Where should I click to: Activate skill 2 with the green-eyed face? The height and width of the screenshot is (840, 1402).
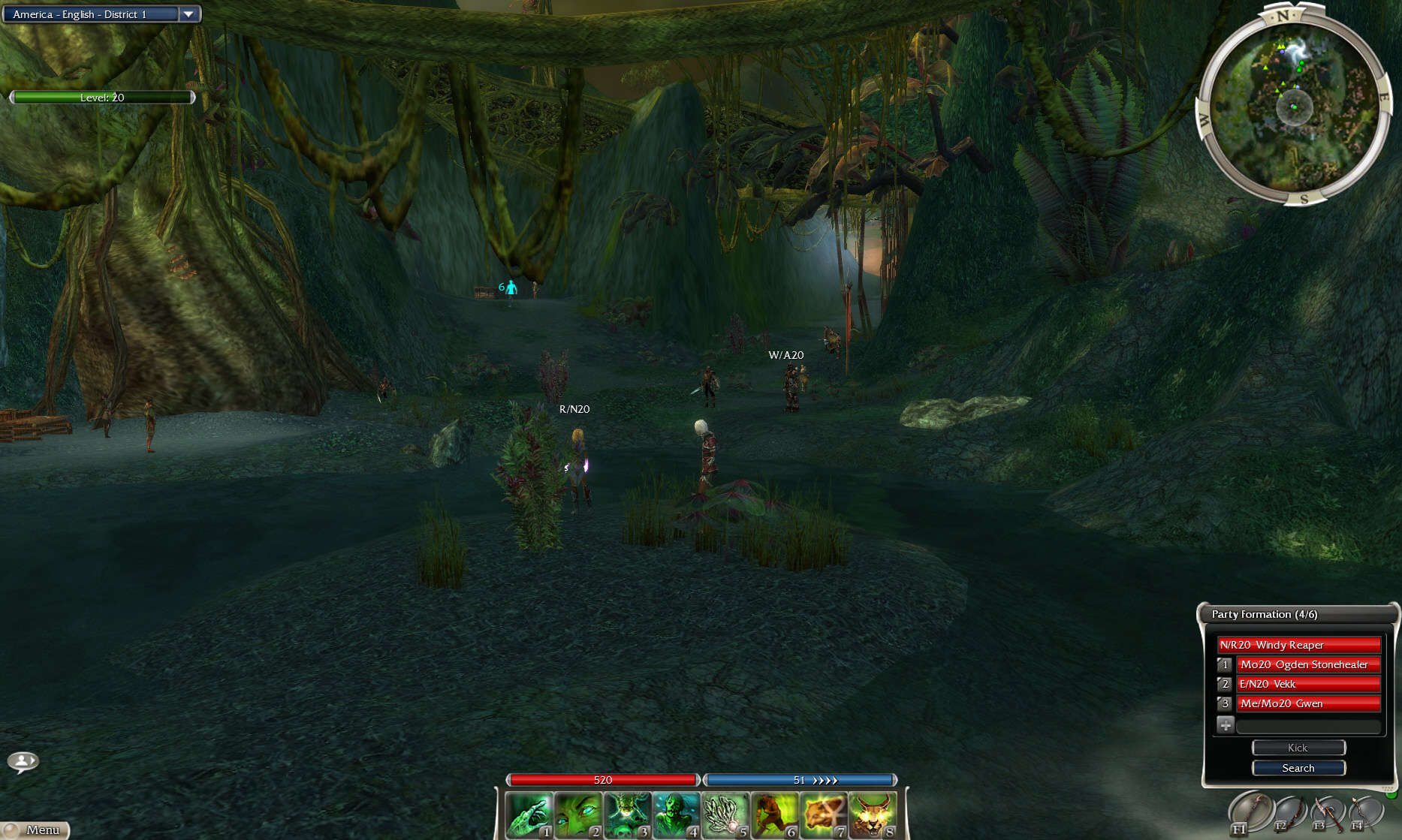(578, 815)
